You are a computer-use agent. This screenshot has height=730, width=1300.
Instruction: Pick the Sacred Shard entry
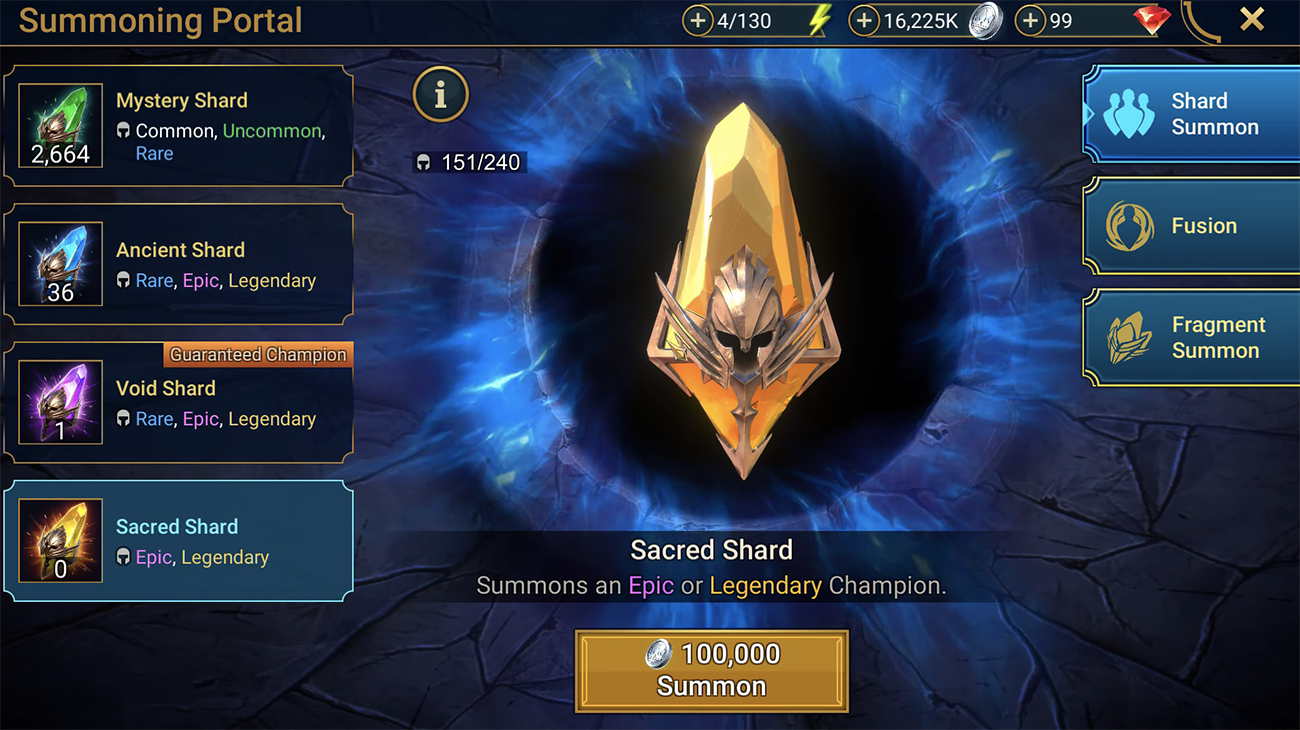click(x=178, y=541)
